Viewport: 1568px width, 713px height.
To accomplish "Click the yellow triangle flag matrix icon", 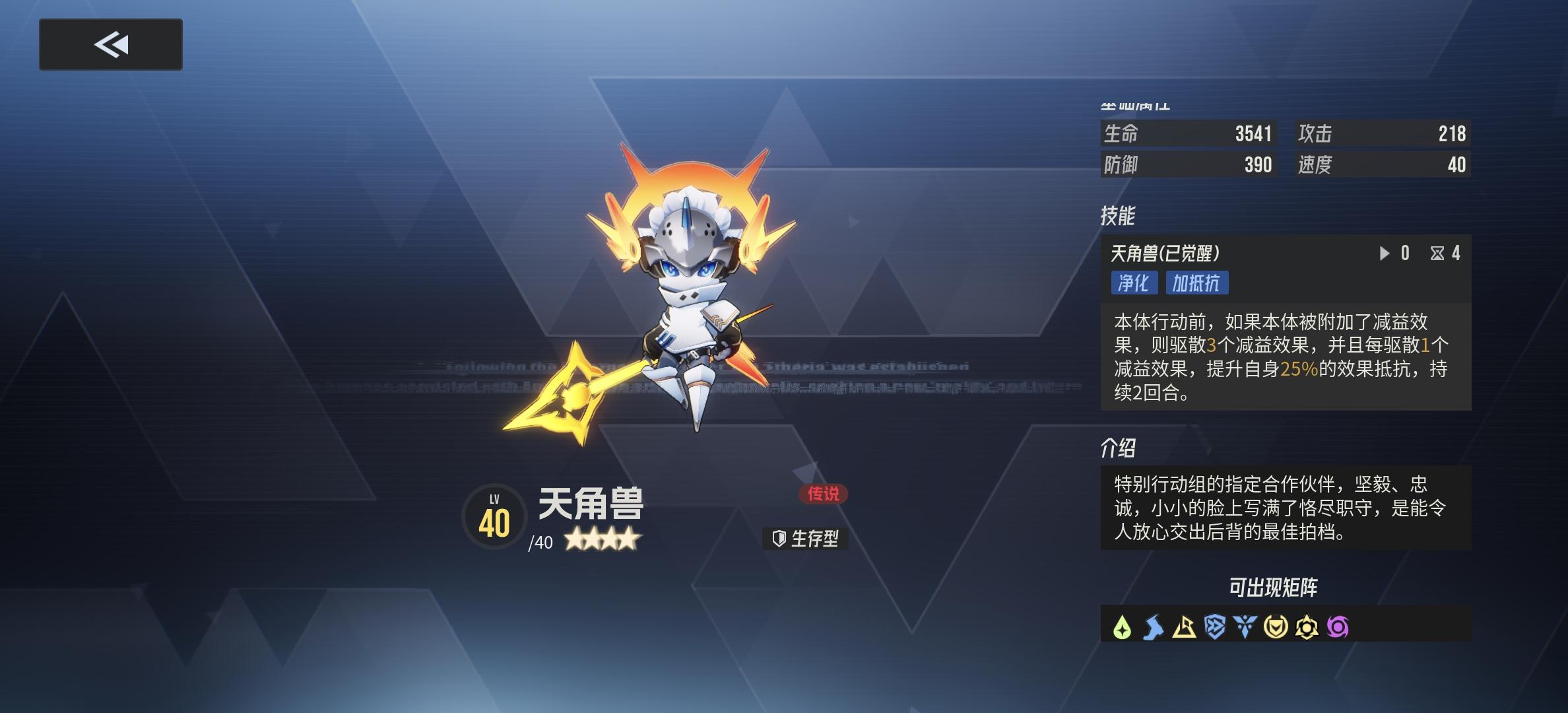I will [x=1185, y=627].
